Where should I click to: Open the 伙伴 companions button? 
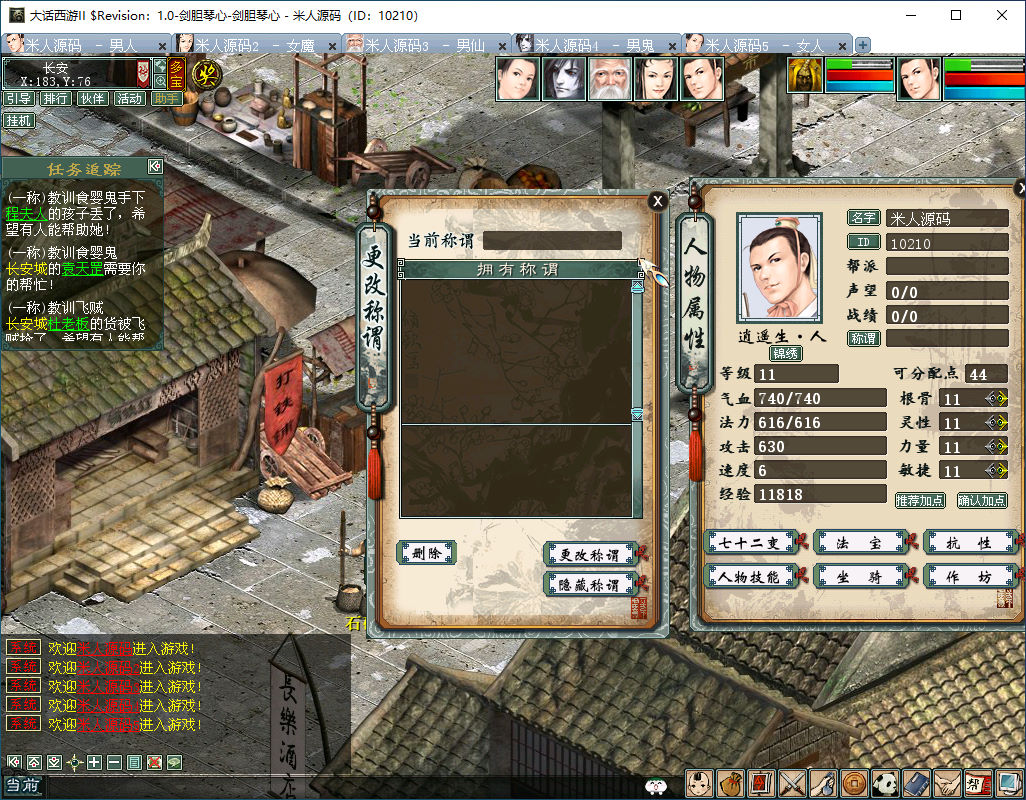tap(93, 99)
